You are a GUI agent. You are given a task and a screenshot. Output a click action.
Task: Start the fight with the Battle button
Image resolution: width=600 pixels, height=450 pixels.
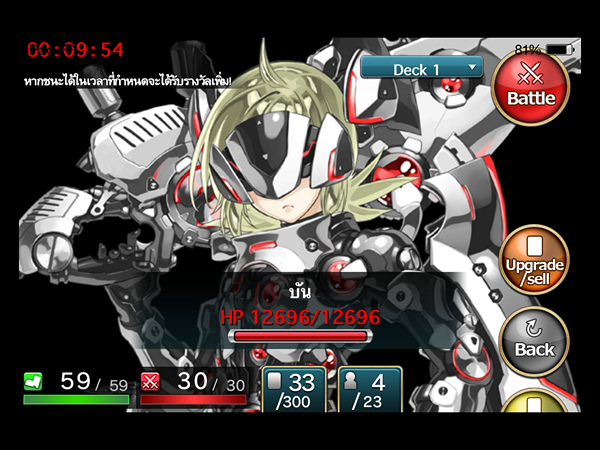pos(531,88)
